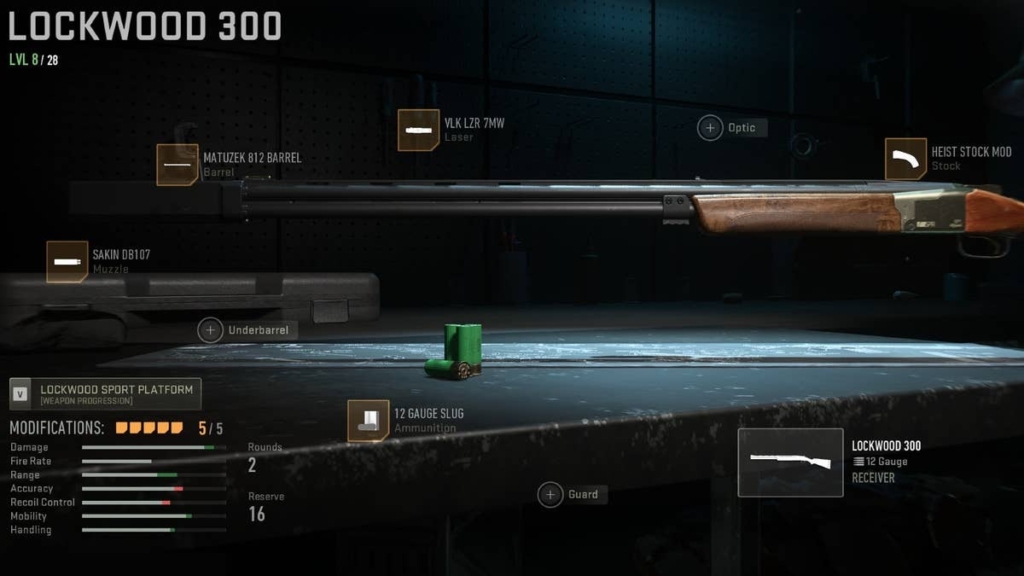
Task: Choose the Heist Stock Mod slot
Action: (906, 159)
